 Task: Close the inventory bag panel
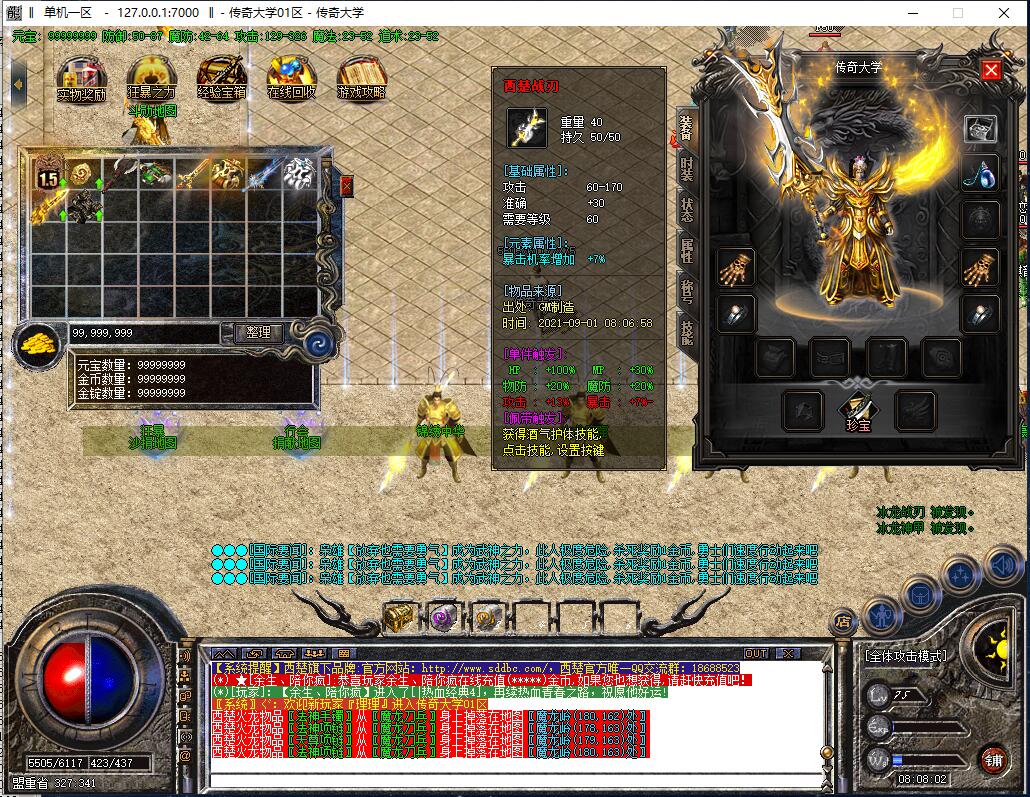347,186
